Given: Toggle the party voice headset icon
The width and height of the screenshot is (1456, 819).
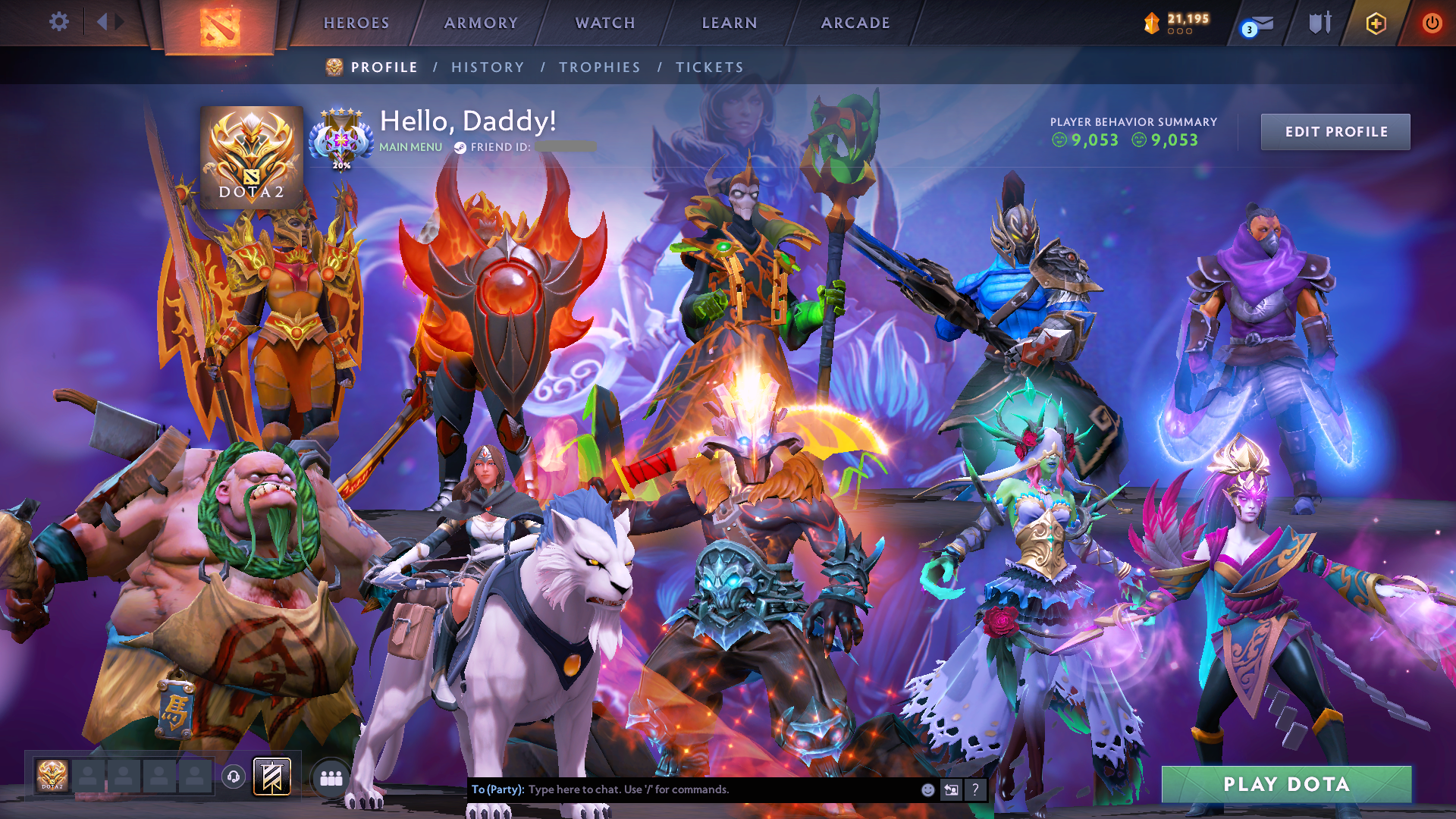Looking at the screenshot, I should coord(234,777).
